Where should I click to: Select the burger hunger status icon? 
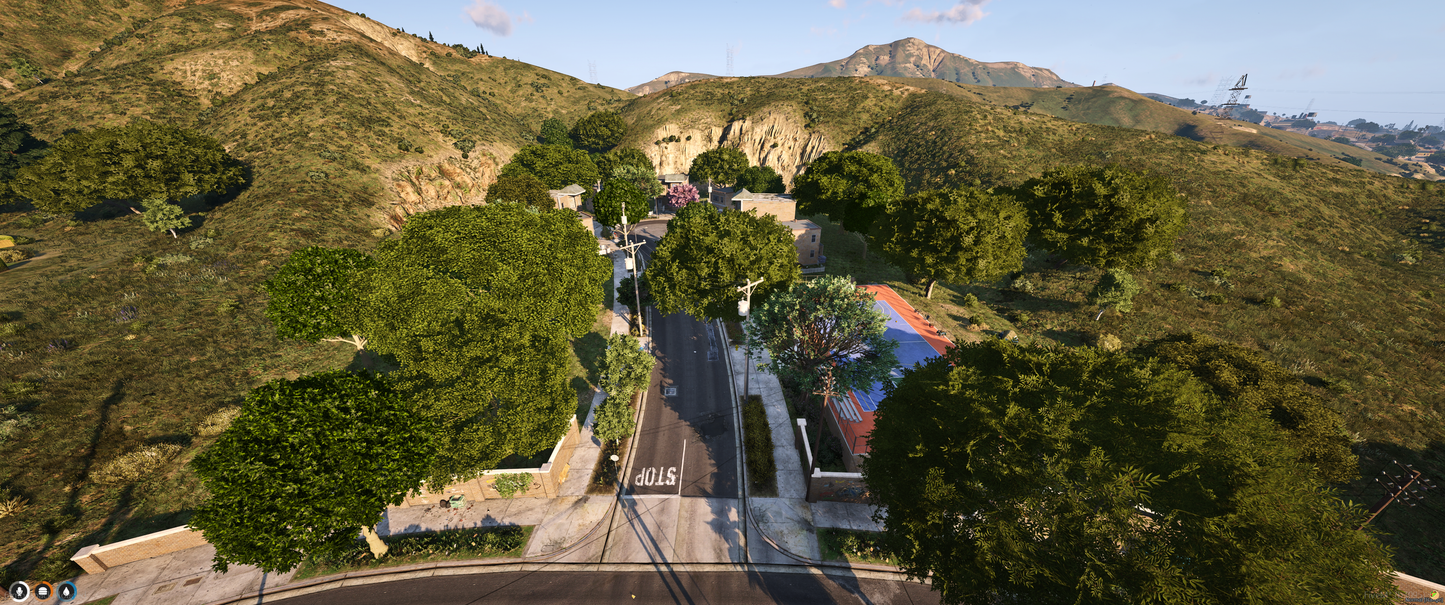[x=43, y=591]
